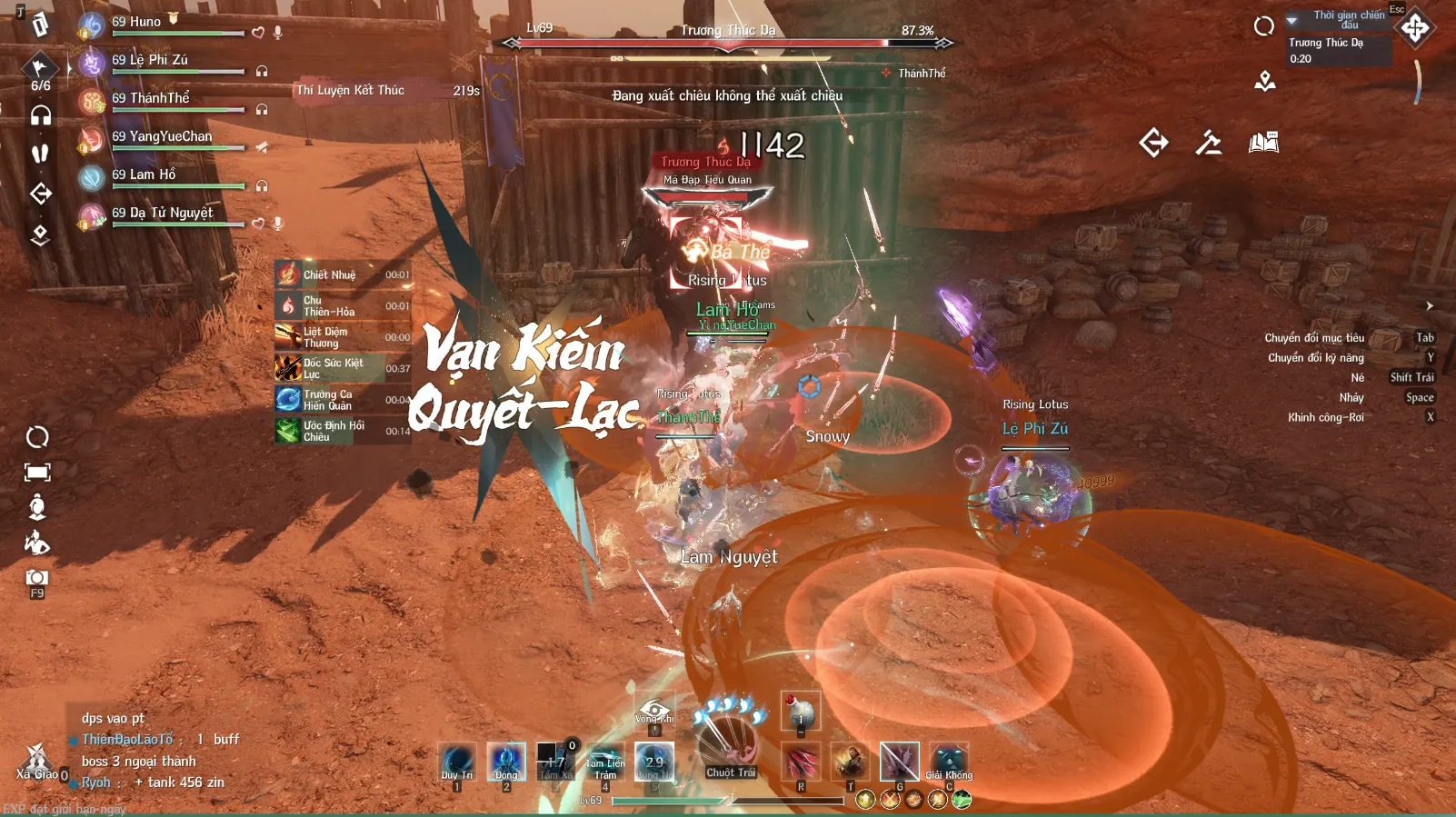The height and width of the screenshot is (817, 1456).
Task: Use the Giải Khống skill
Action: [949, 762]
